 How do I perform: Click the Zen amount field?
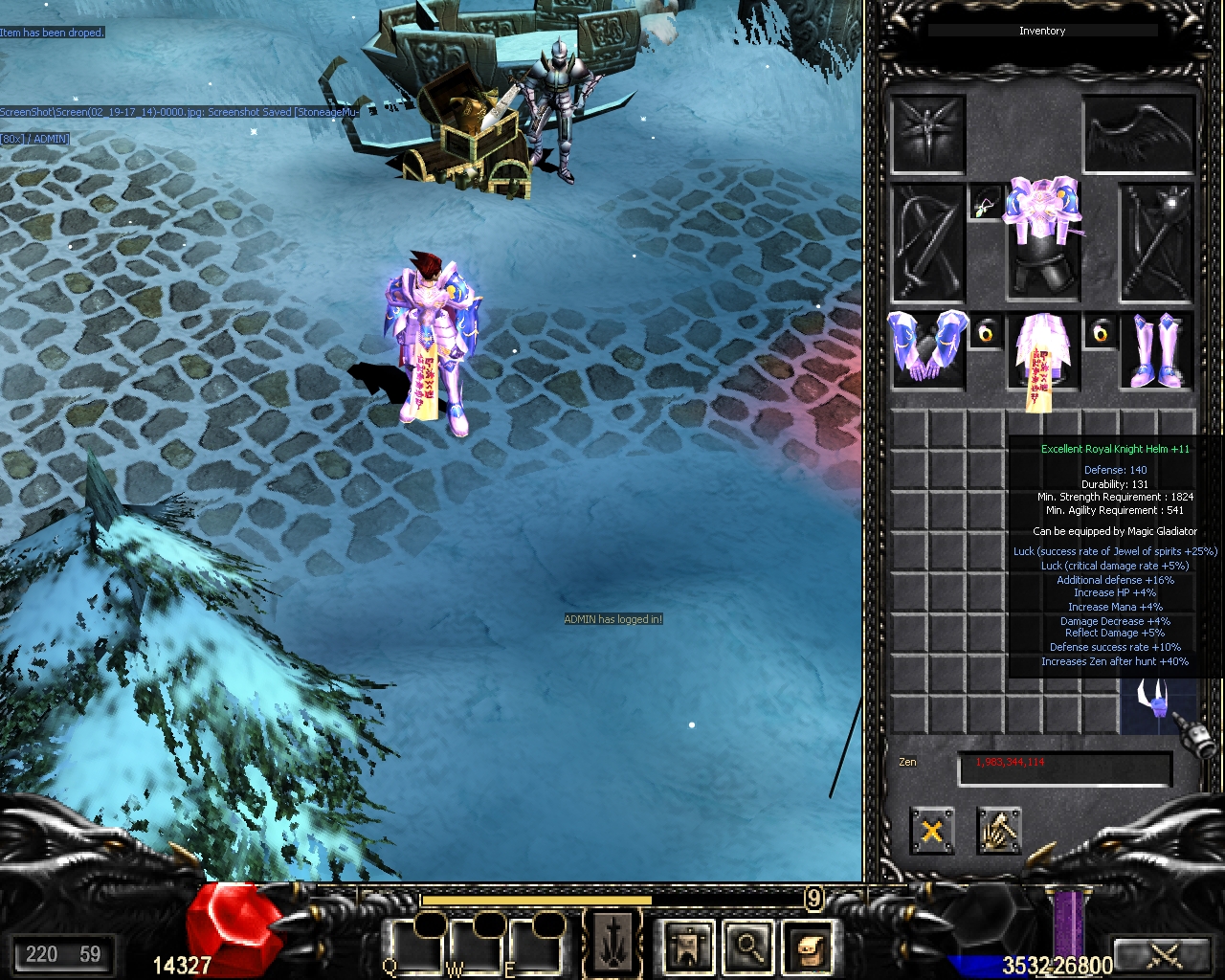point(1064,768)
